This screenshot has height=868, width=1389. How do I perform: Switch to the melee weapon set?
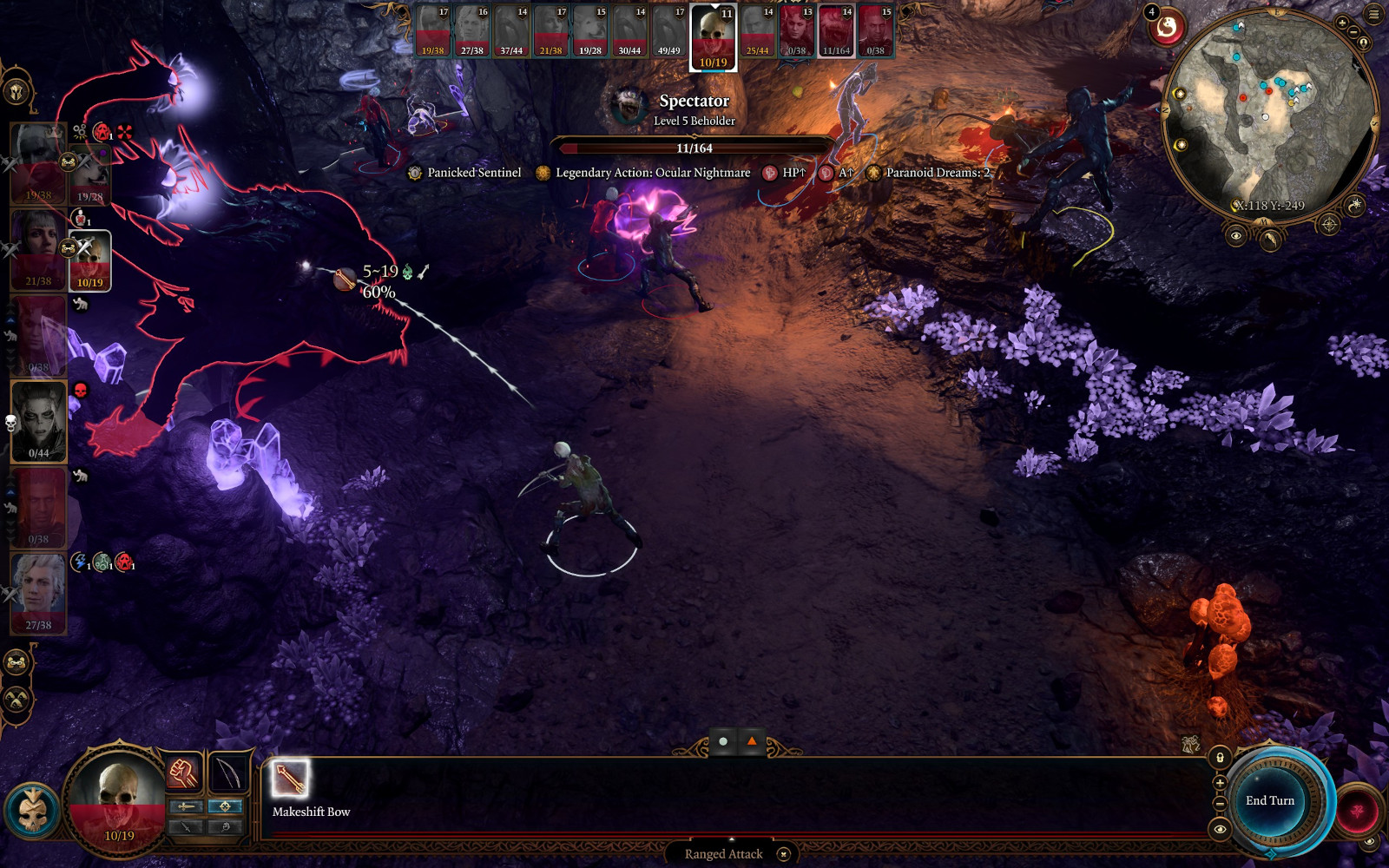(186, 806)
